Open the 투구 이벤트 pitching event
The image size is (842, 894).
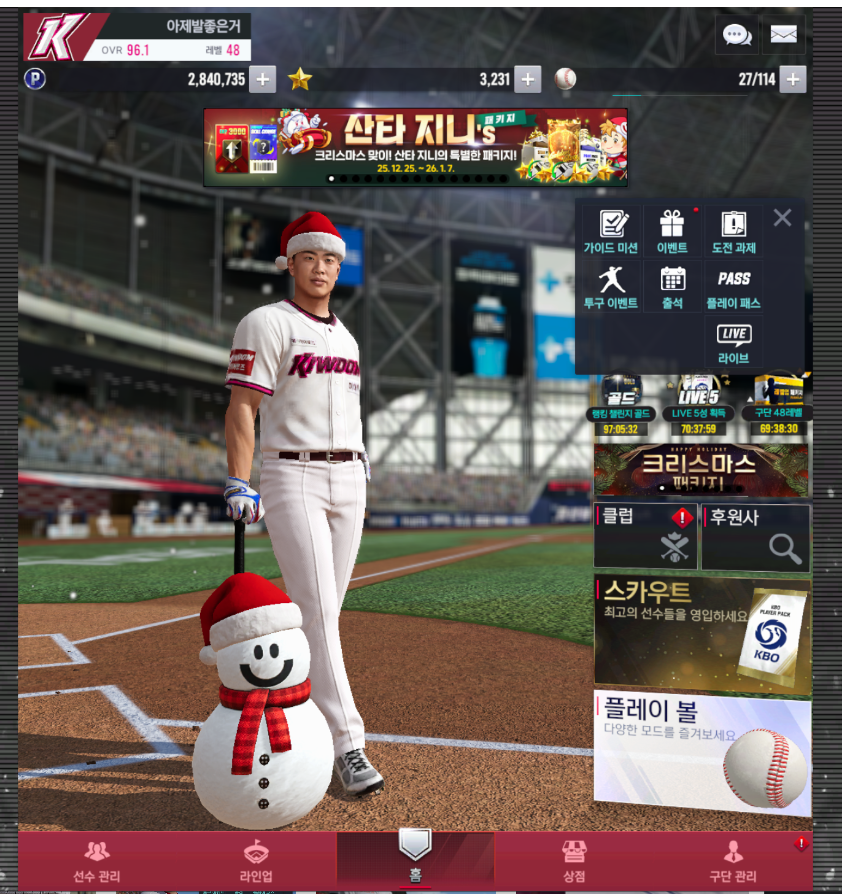click(611, 287)
